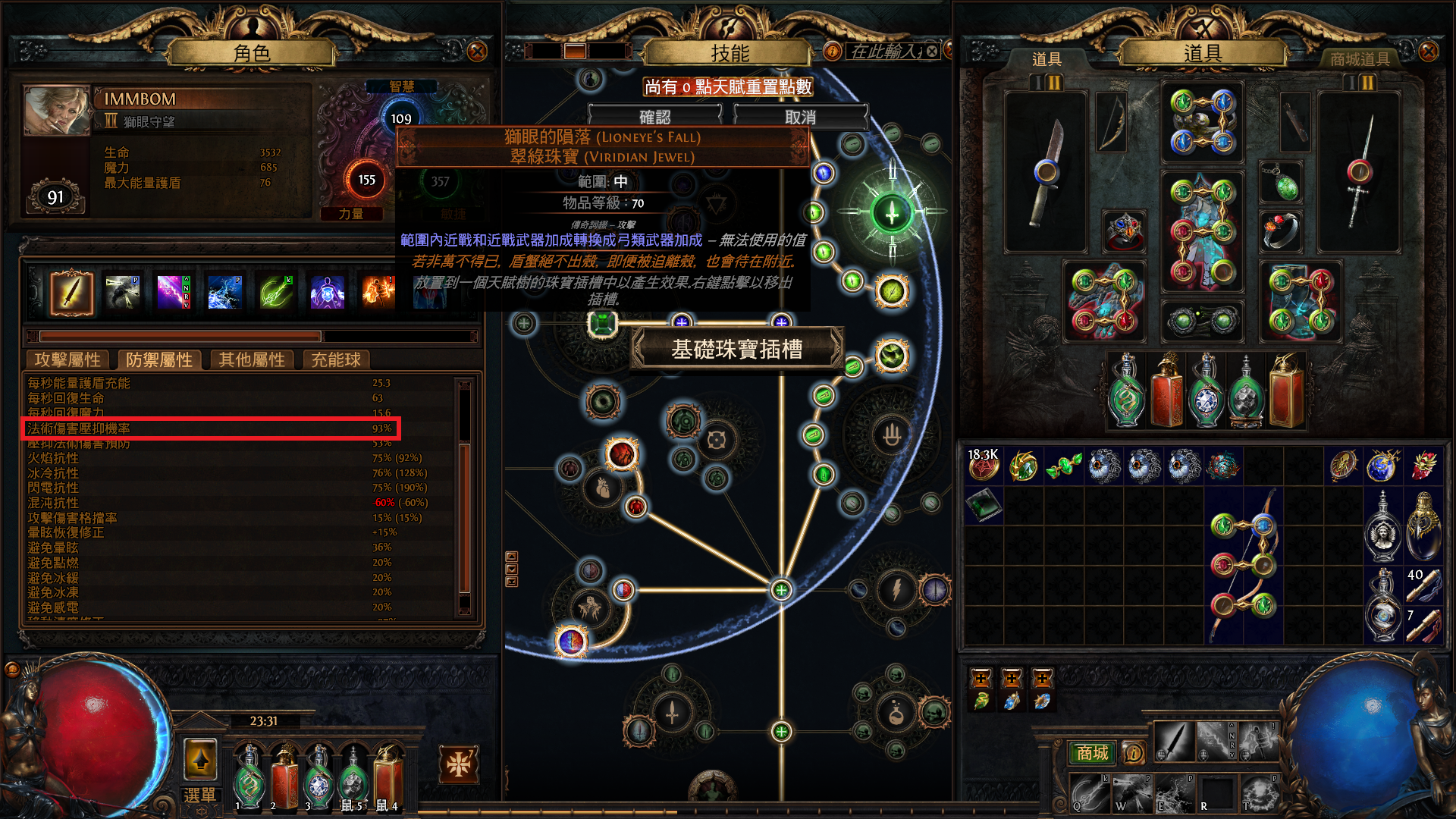Switch to stash tab II toggle
Screen dimensions: 1456x819
[x=1054, y=83]
